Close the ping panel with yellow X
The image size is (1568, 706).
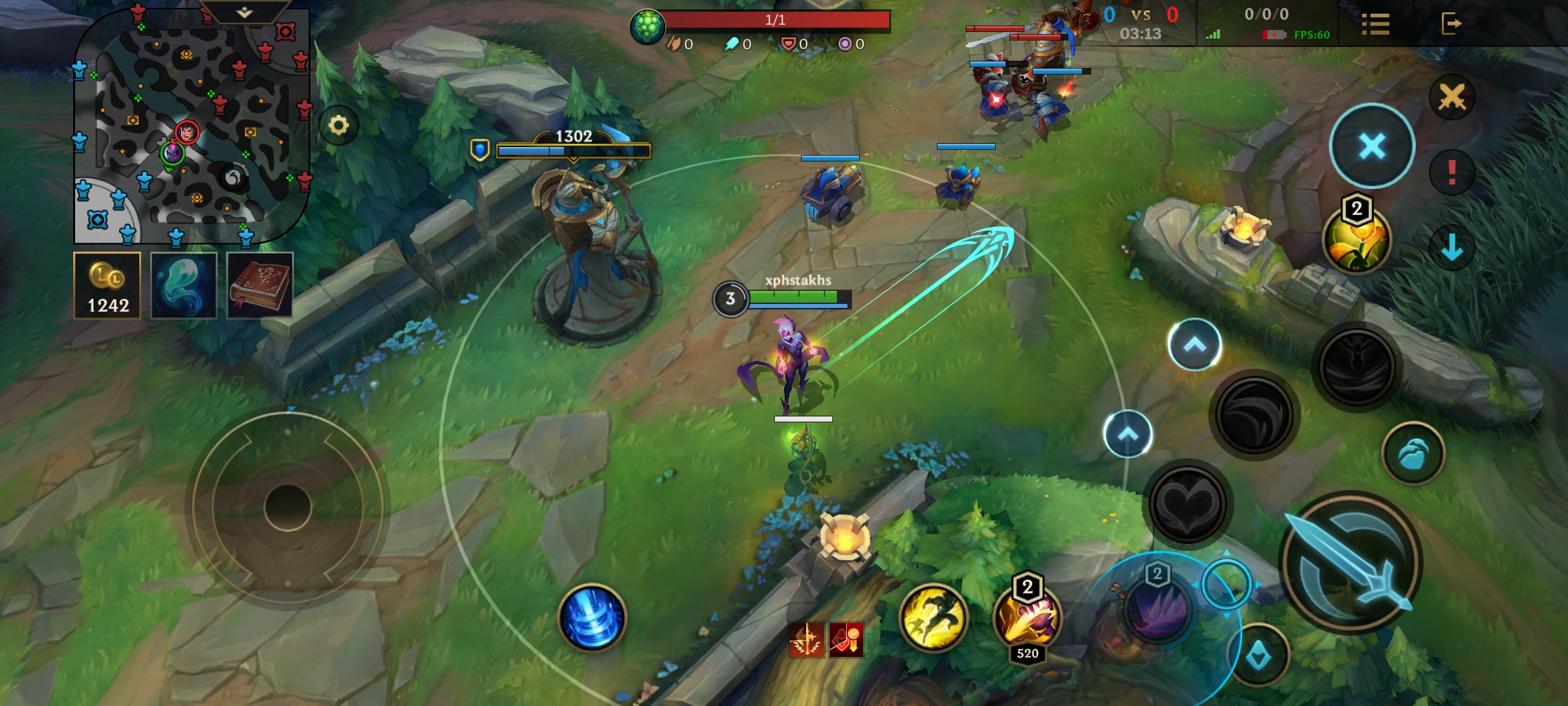pyautogui.click(x=1452, y=98)
